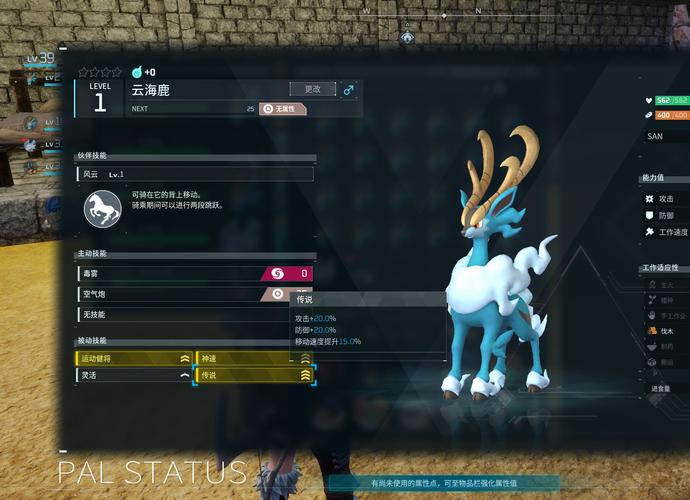Open the 风云 partner skill entry

[195, 174]
